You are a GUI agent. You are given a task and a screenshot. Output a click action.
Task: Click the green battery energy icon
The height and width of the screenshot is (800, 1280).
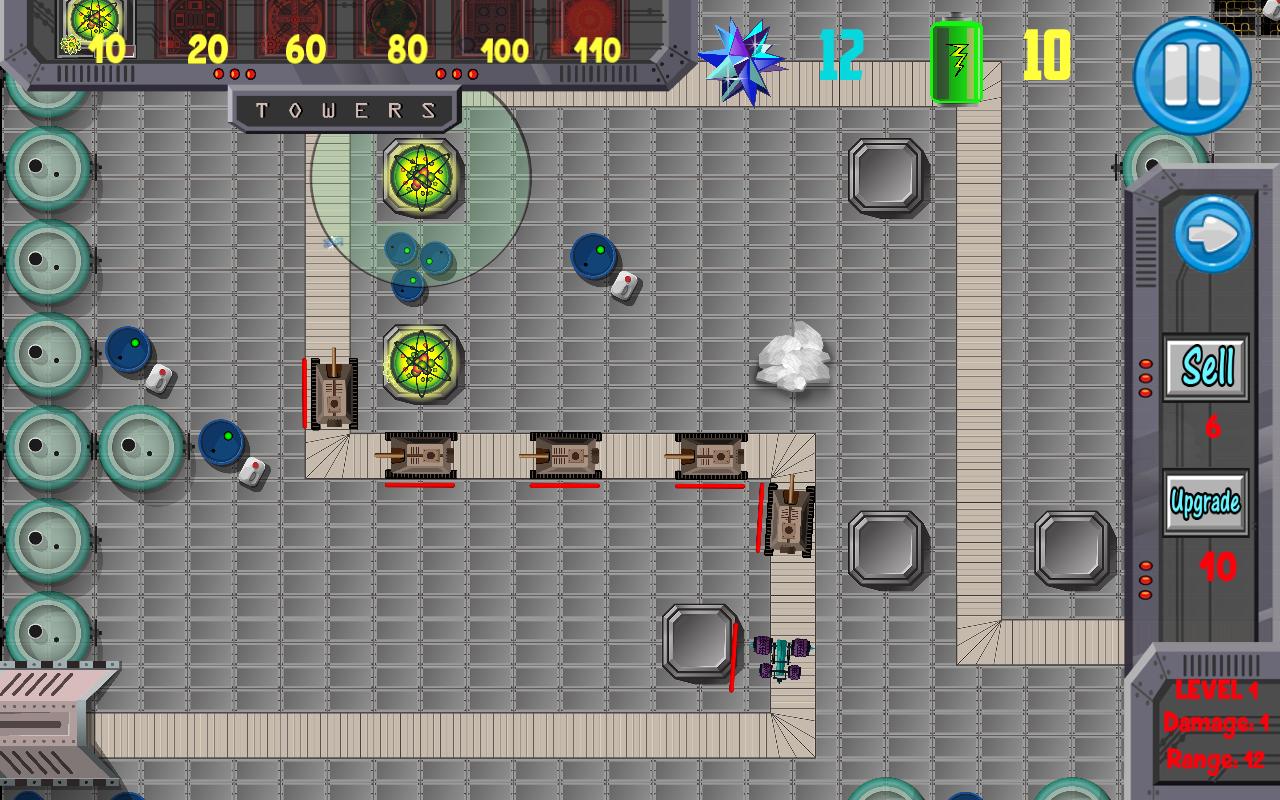click(x=955, y=55)
